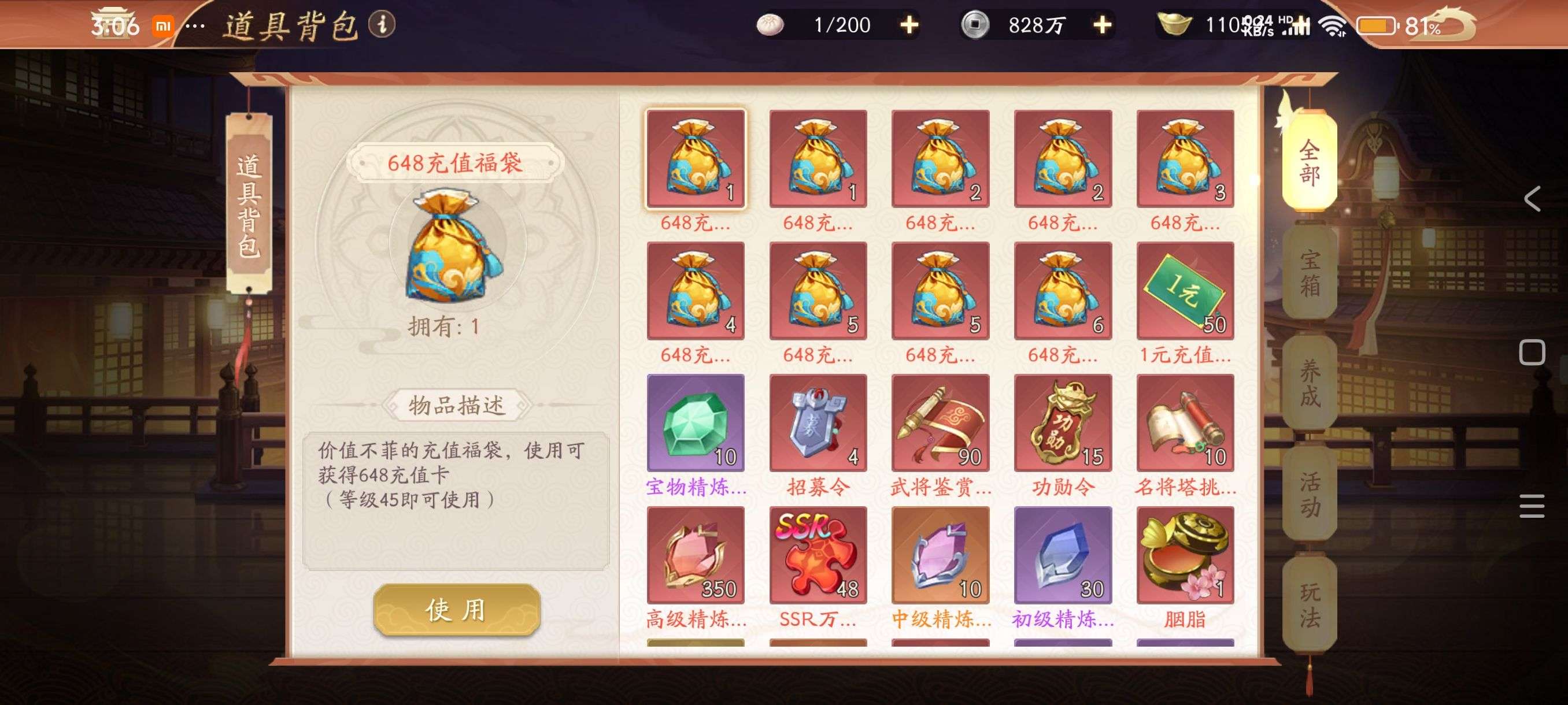Select the 武将鉴赏 scroll item
This screenshot has width=1568, height=705.
(x=940, y=424)
